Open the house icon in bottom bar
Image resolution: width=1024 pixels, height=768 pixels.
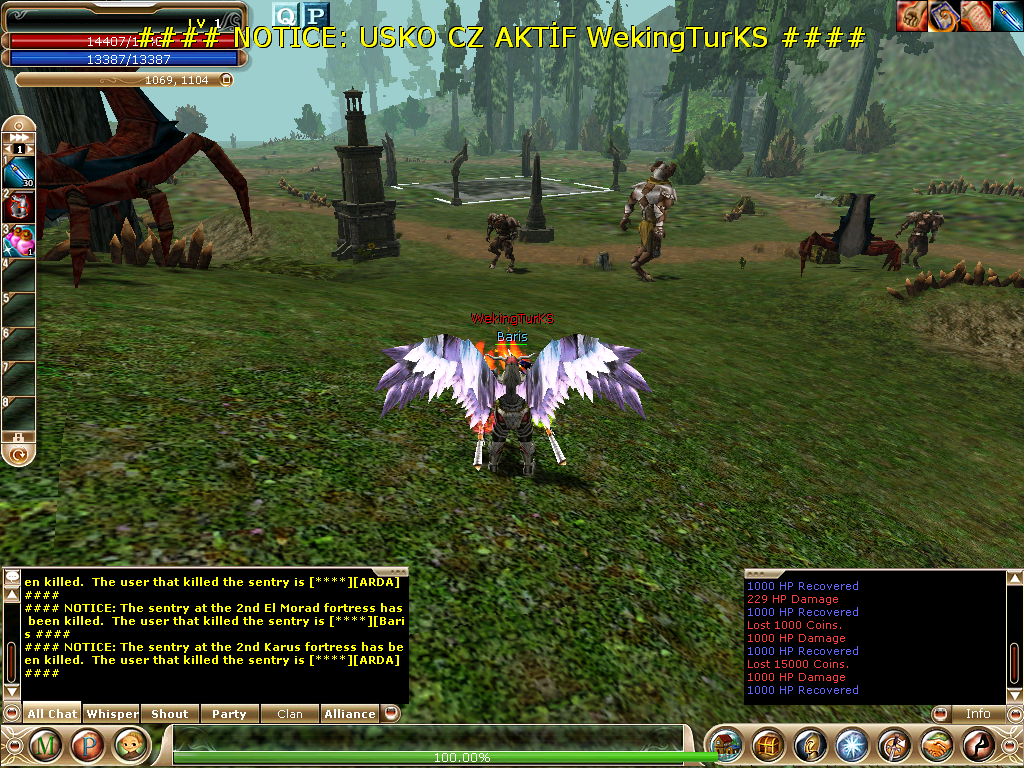[725, 746]
